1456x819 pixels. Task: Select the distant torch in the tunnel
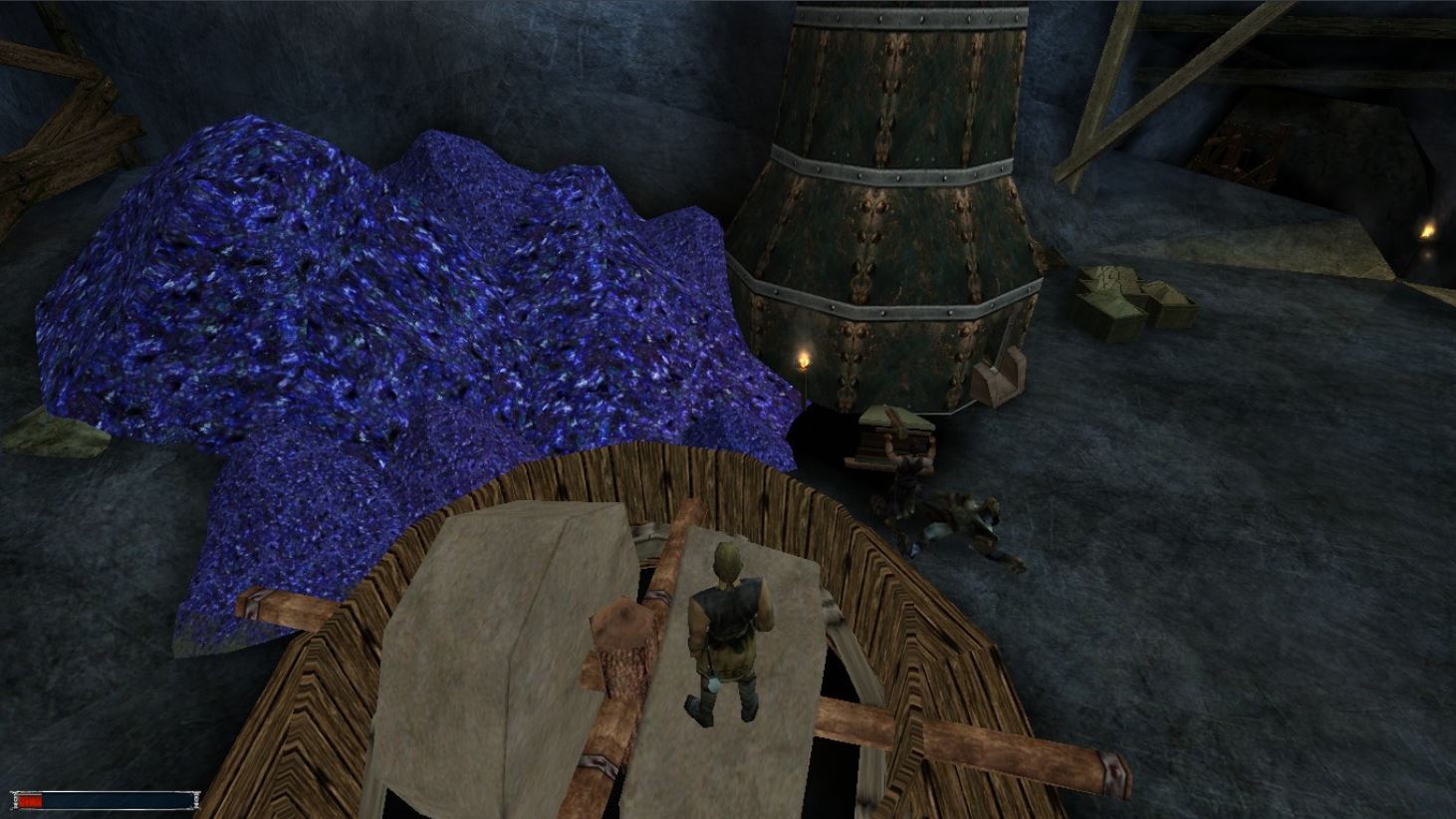point(1427,231)
